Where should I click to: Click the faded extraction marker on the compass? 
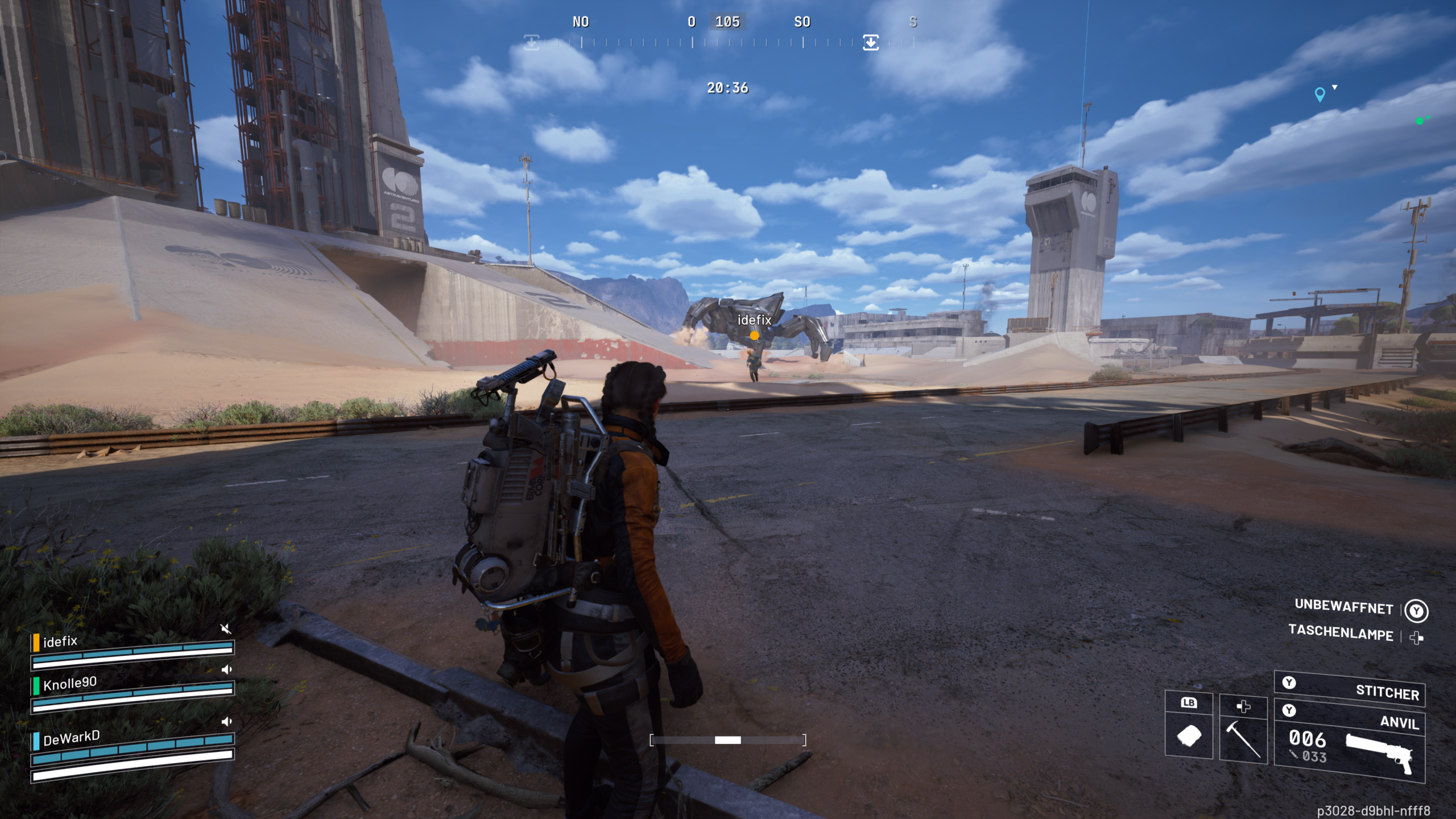[531, 42]
